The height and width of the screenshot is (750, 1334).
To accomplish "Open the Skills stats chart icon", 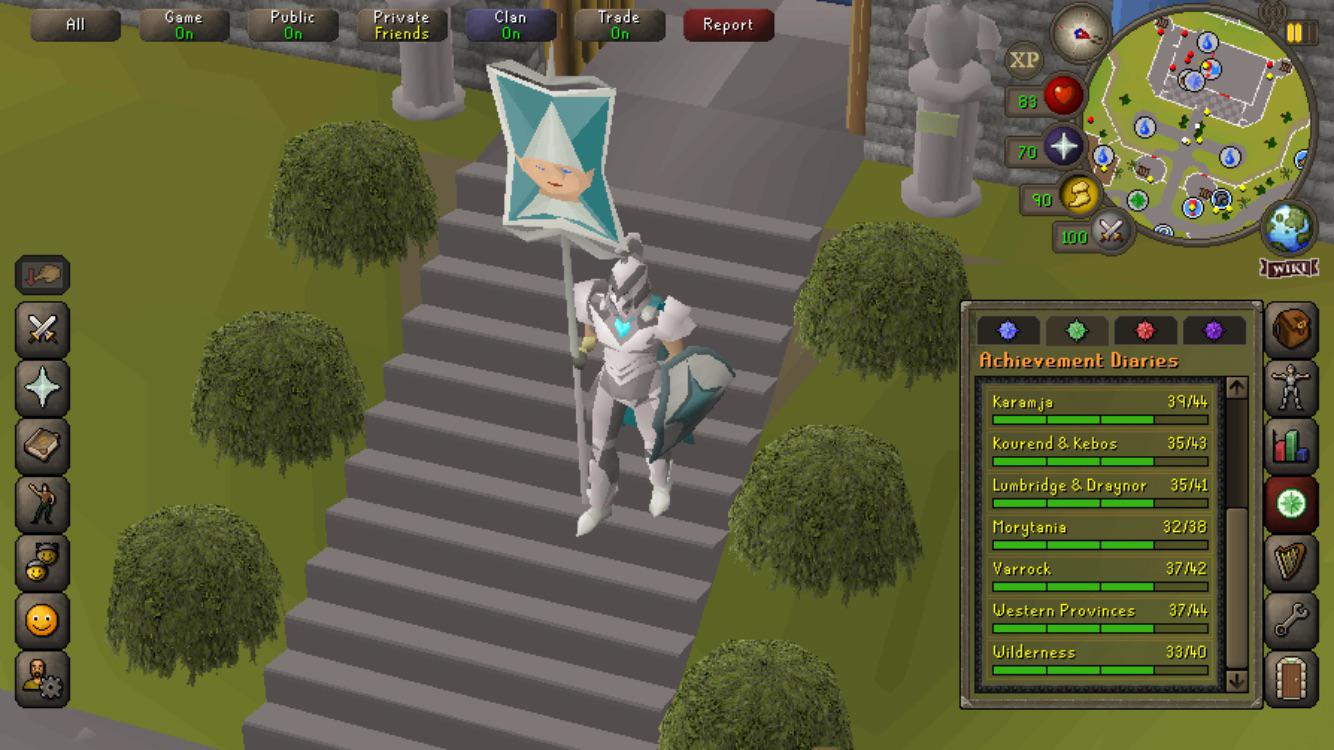I will 1290,444.
